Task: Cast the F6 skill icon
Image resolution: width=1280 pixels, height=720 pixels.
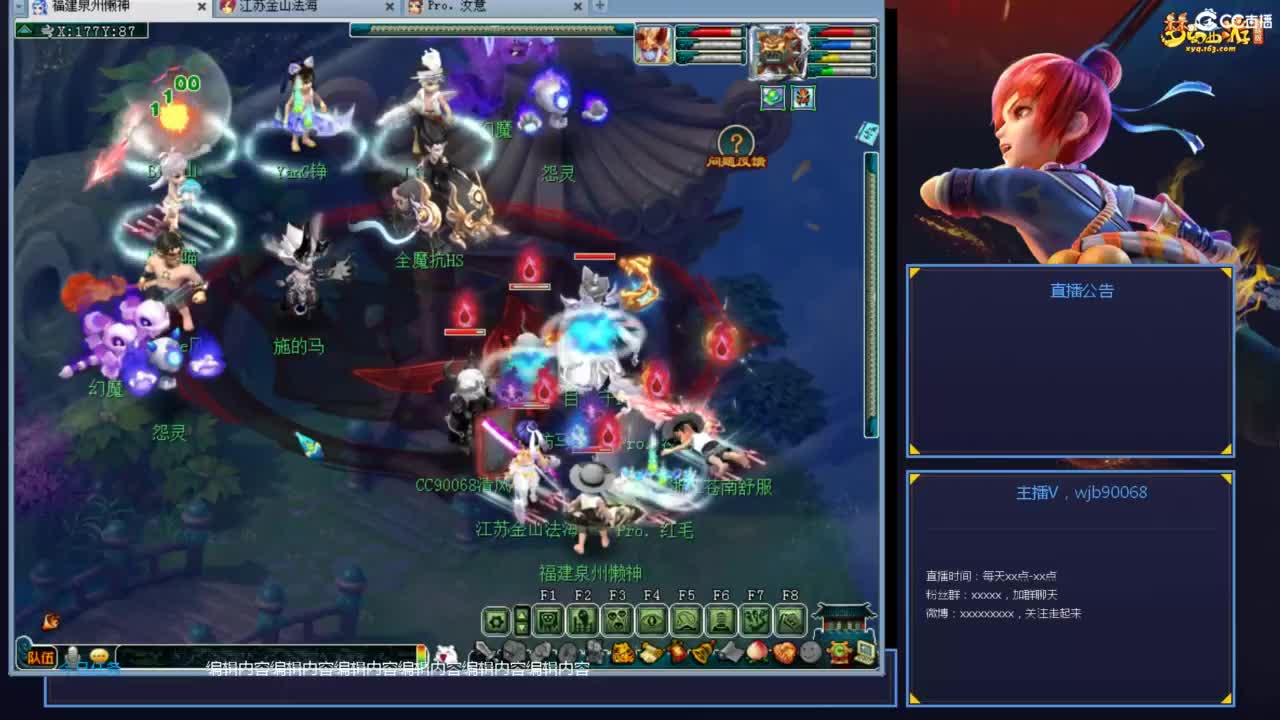Action: click(722, 619)
